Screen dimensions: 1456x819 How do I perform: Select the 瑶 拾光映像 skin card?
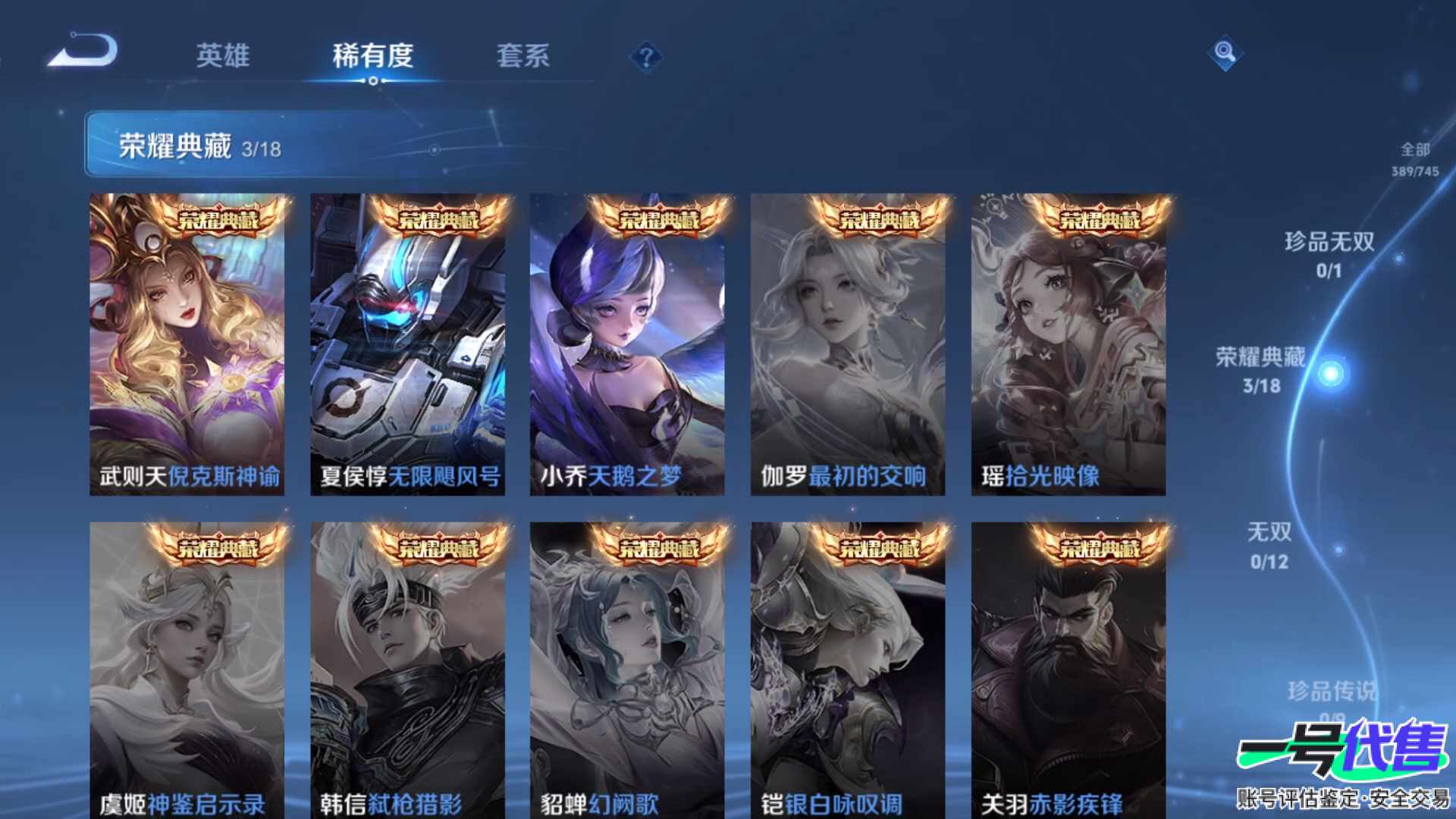click(1068, 345)
